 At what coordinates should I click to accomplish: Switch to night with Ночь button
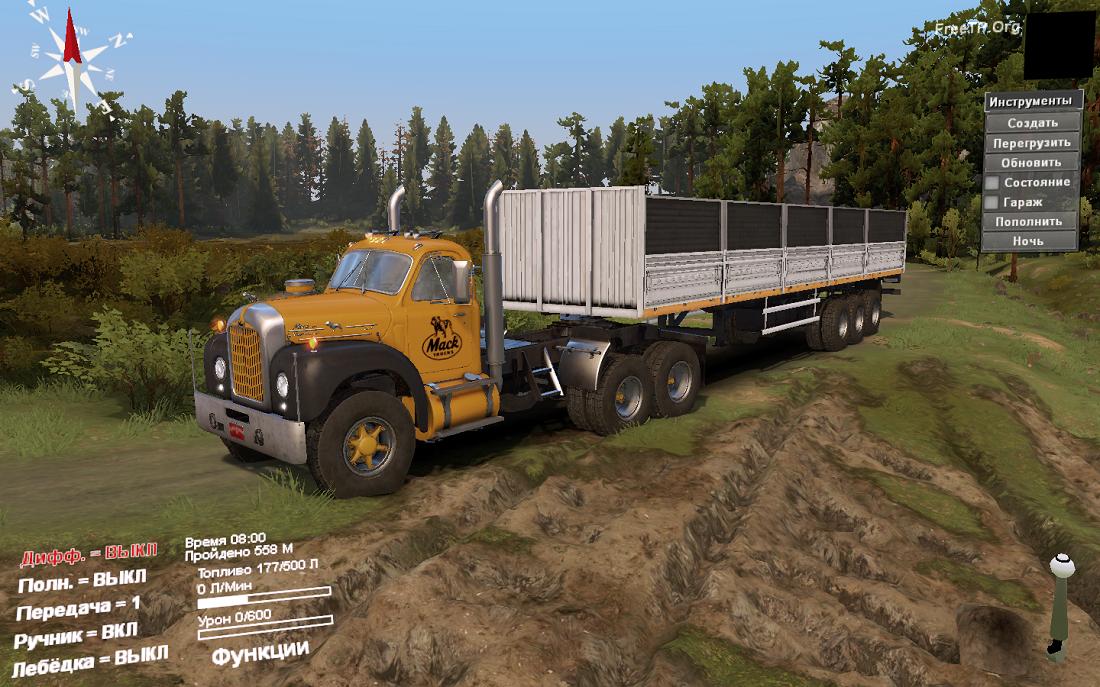(x=1030, y=241)
